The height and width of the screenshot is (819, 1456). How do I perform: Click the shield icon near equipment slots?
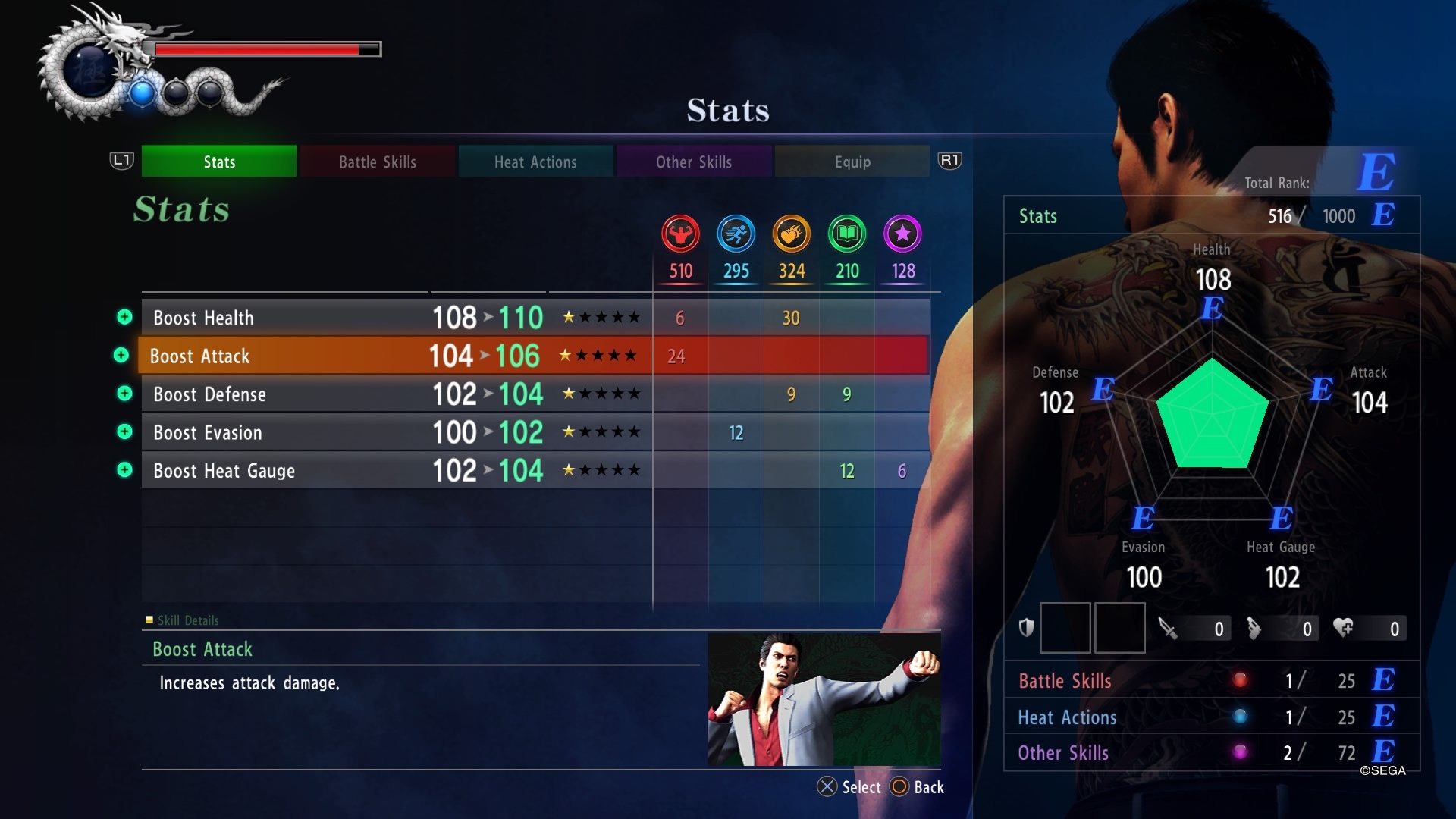[x=1028, y=628]
